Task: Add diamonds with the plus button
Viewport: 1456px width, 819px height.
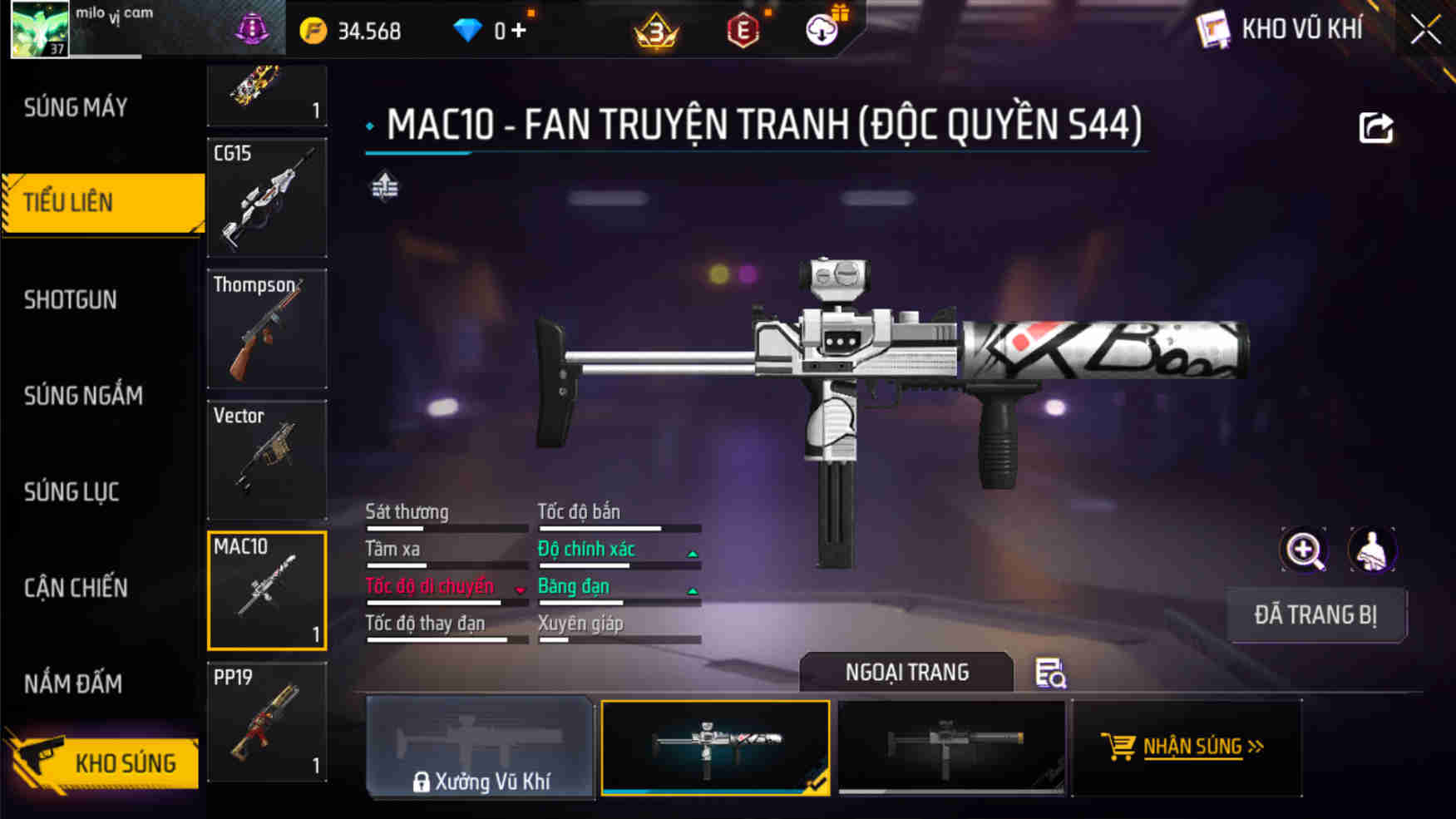Action: coord(519,31)
